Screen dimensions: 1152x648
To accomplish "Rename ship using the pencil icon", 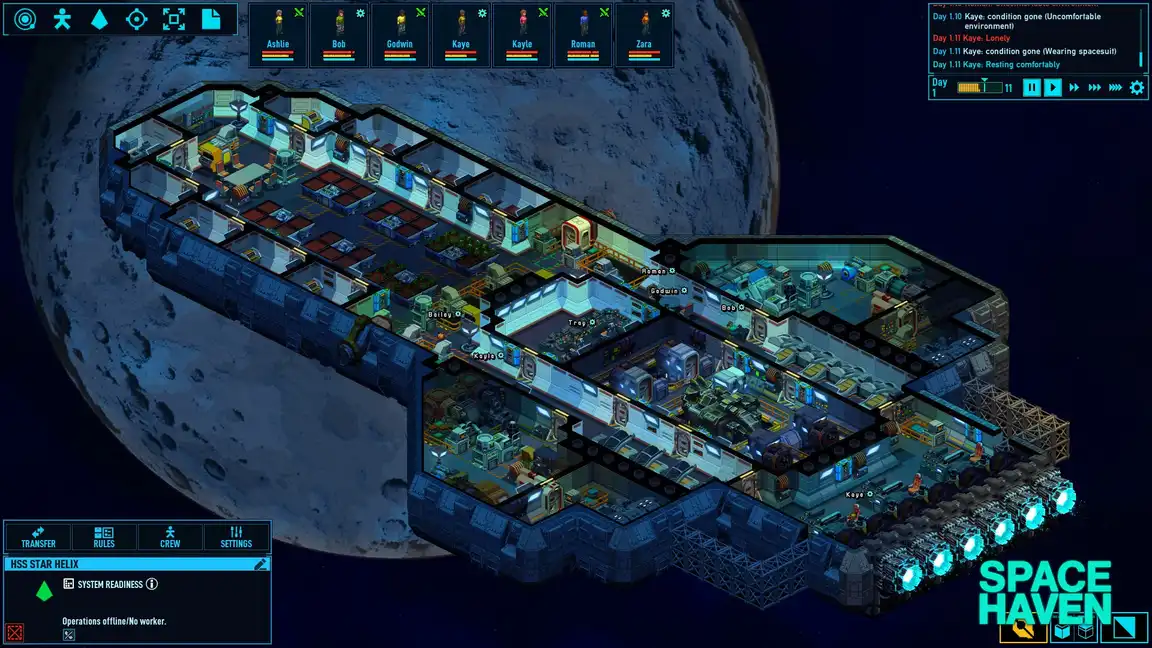I will point(261,564).
